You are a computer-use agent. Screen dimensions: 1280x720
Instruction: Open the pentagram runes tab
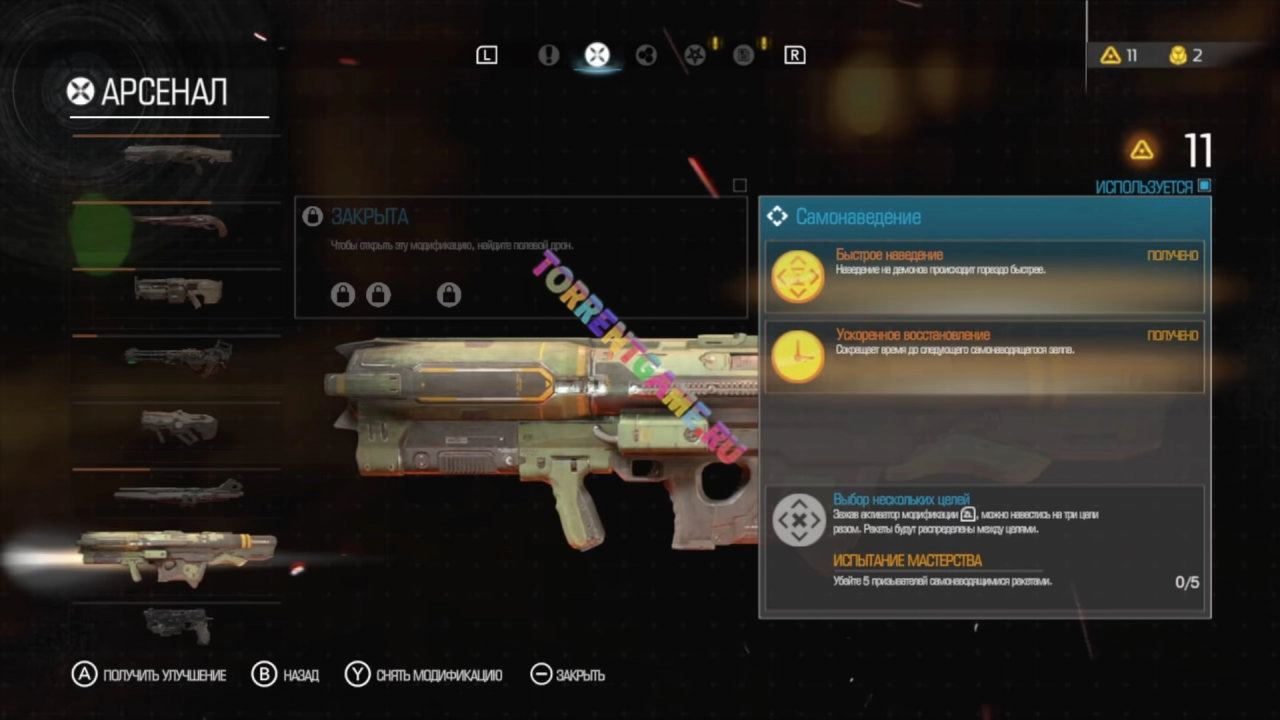695,55
